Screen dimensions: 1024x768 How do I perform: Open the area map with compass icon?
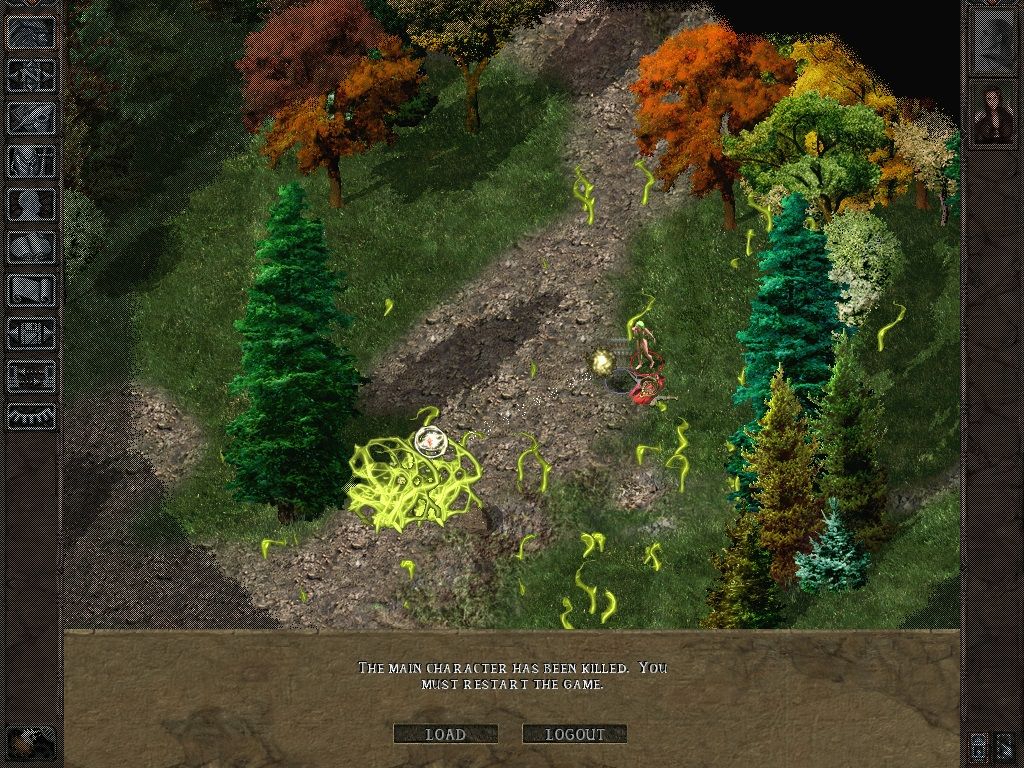tap(32, 74)
